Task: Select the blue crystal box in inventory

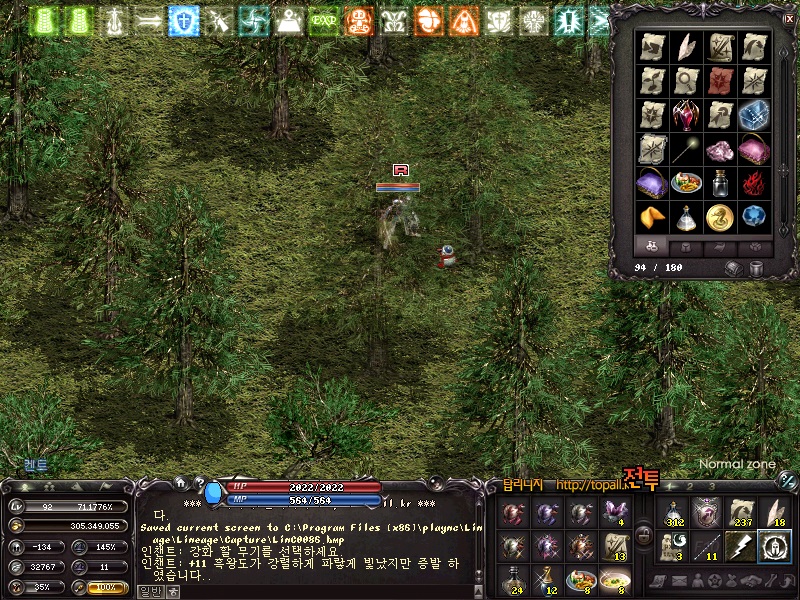Action: (x=753, y=115)
